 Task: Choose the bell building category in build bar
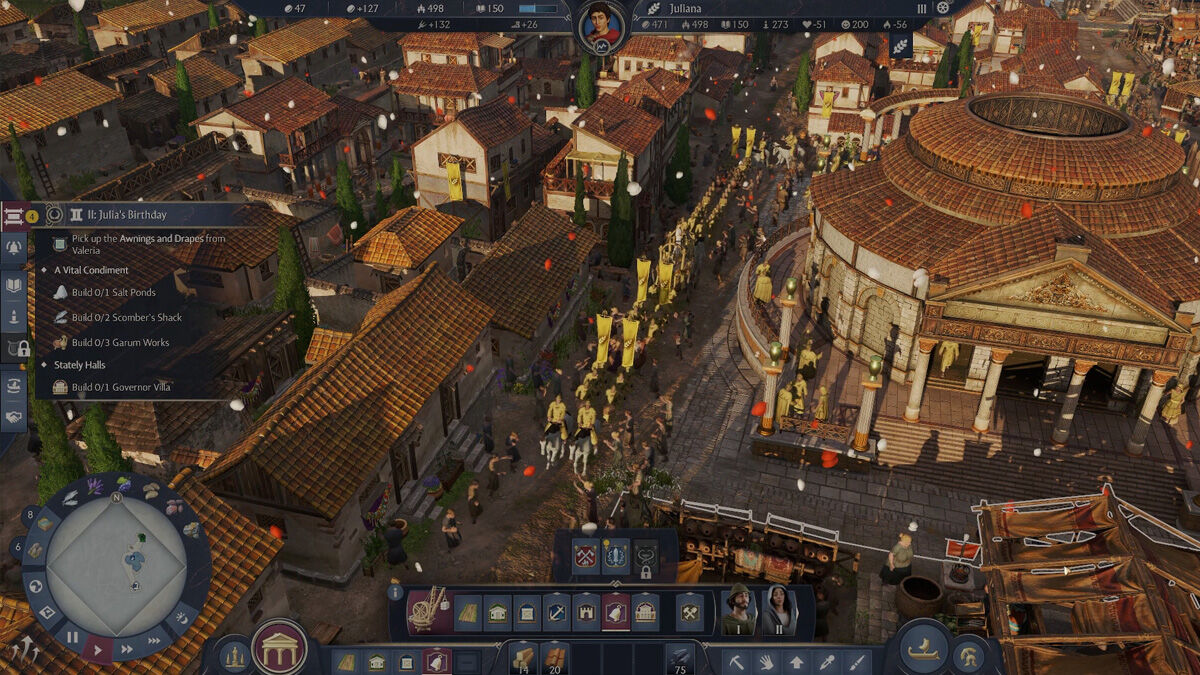pyautogui.click(x=616, y=612)
